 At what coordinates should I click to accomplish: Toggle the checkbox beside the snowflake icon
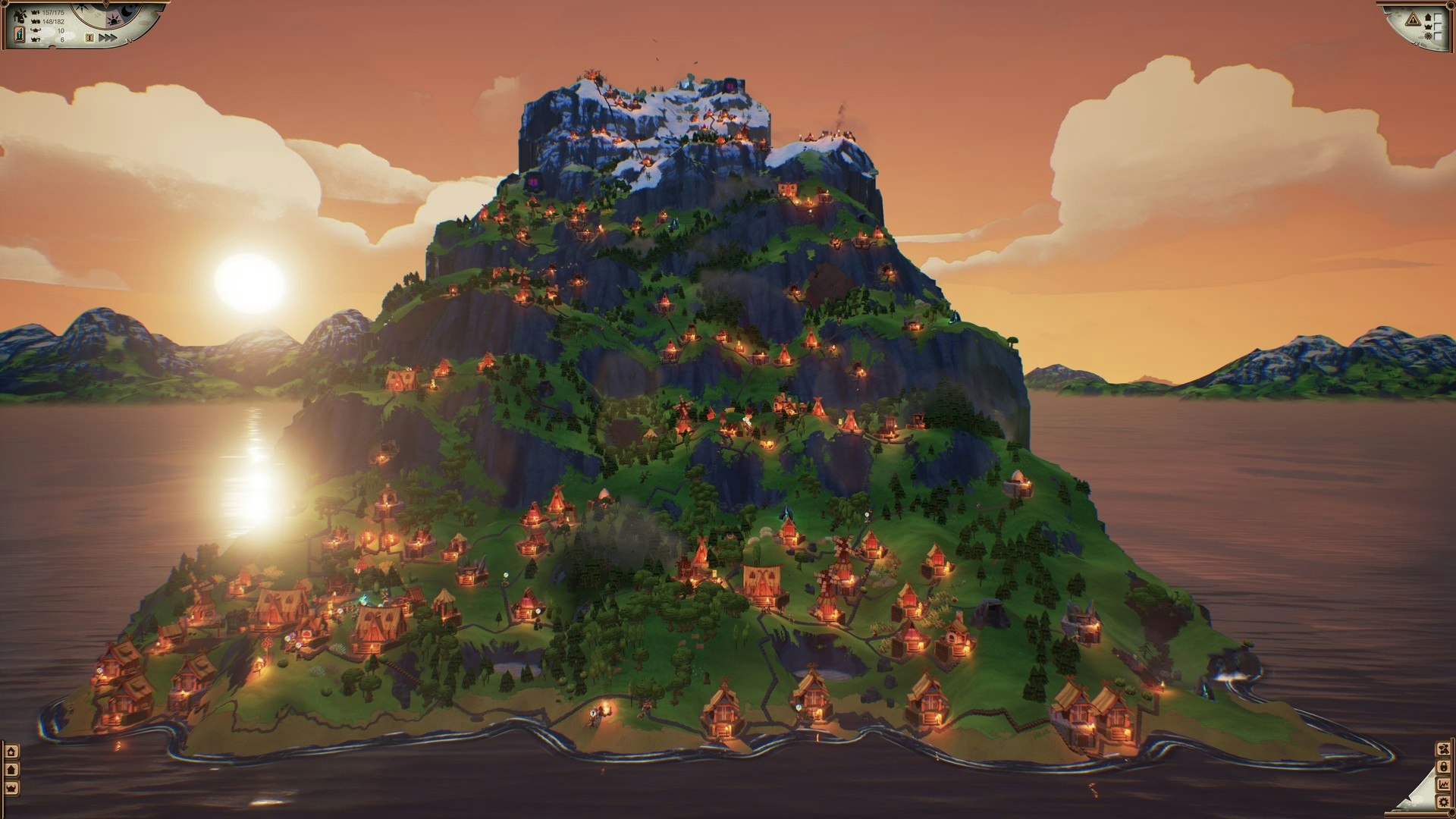coord(1439,36)
